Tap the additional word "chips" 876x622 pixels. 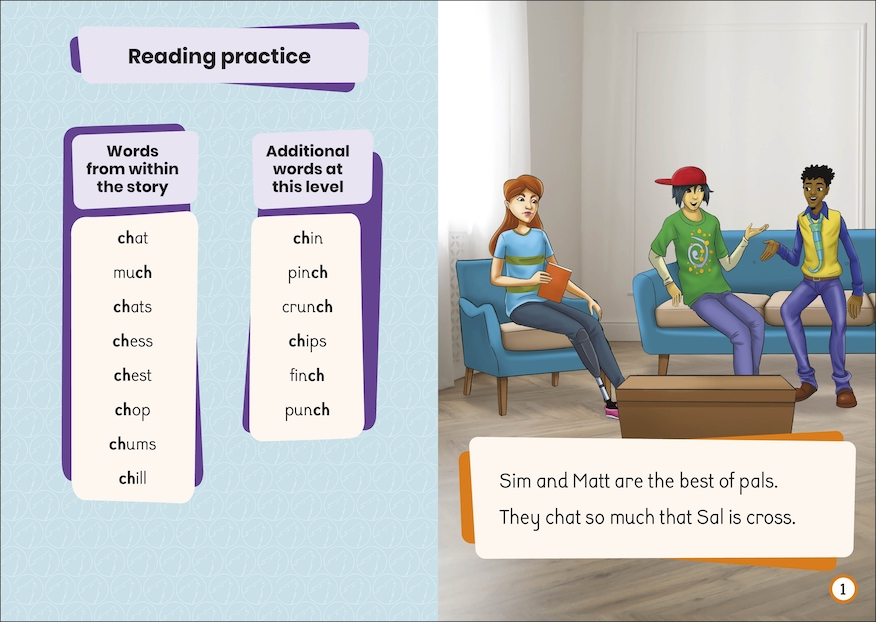(x=308, y=341)
